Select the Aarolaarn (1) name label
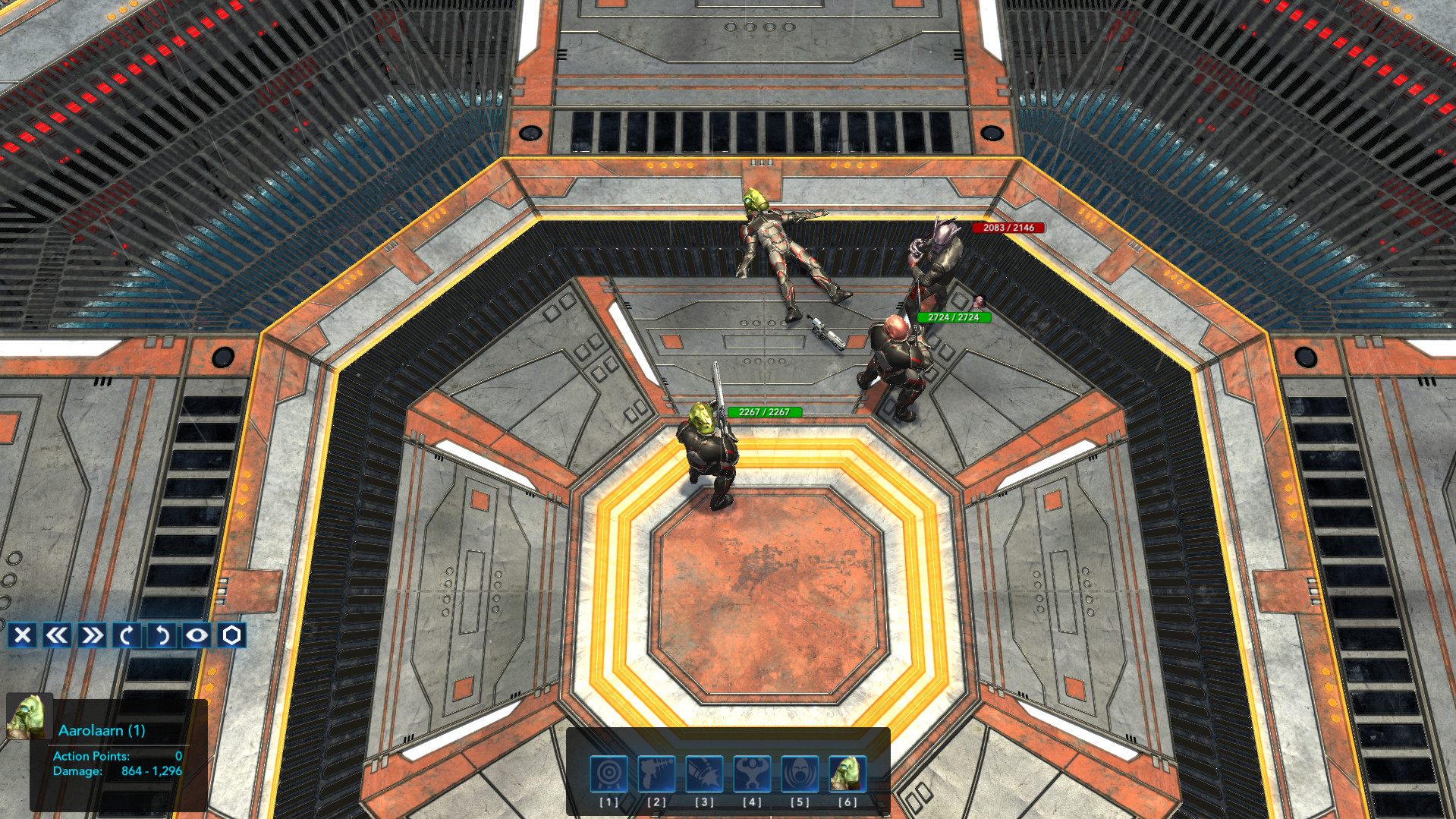Viewport: 1456px width, 819px height. pos(101,730)
